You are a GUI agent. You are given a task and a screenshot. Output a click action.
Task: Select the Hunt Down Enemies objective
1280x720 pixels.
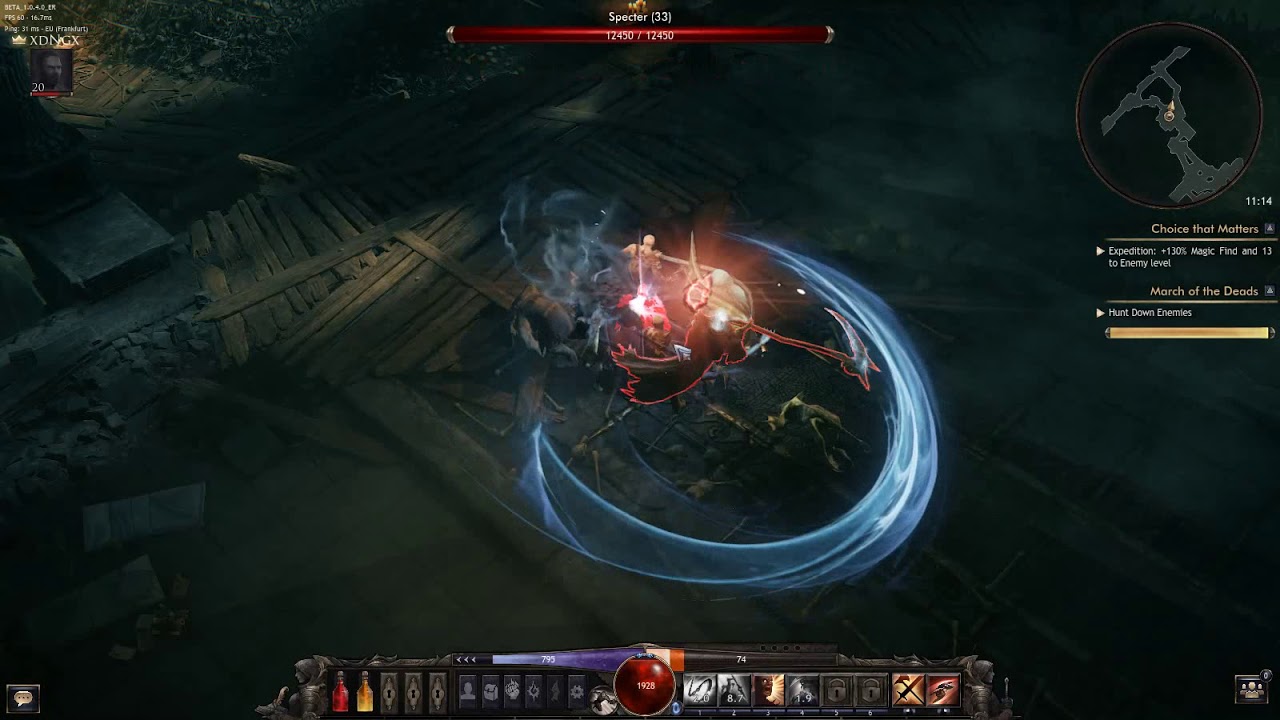1150,313
